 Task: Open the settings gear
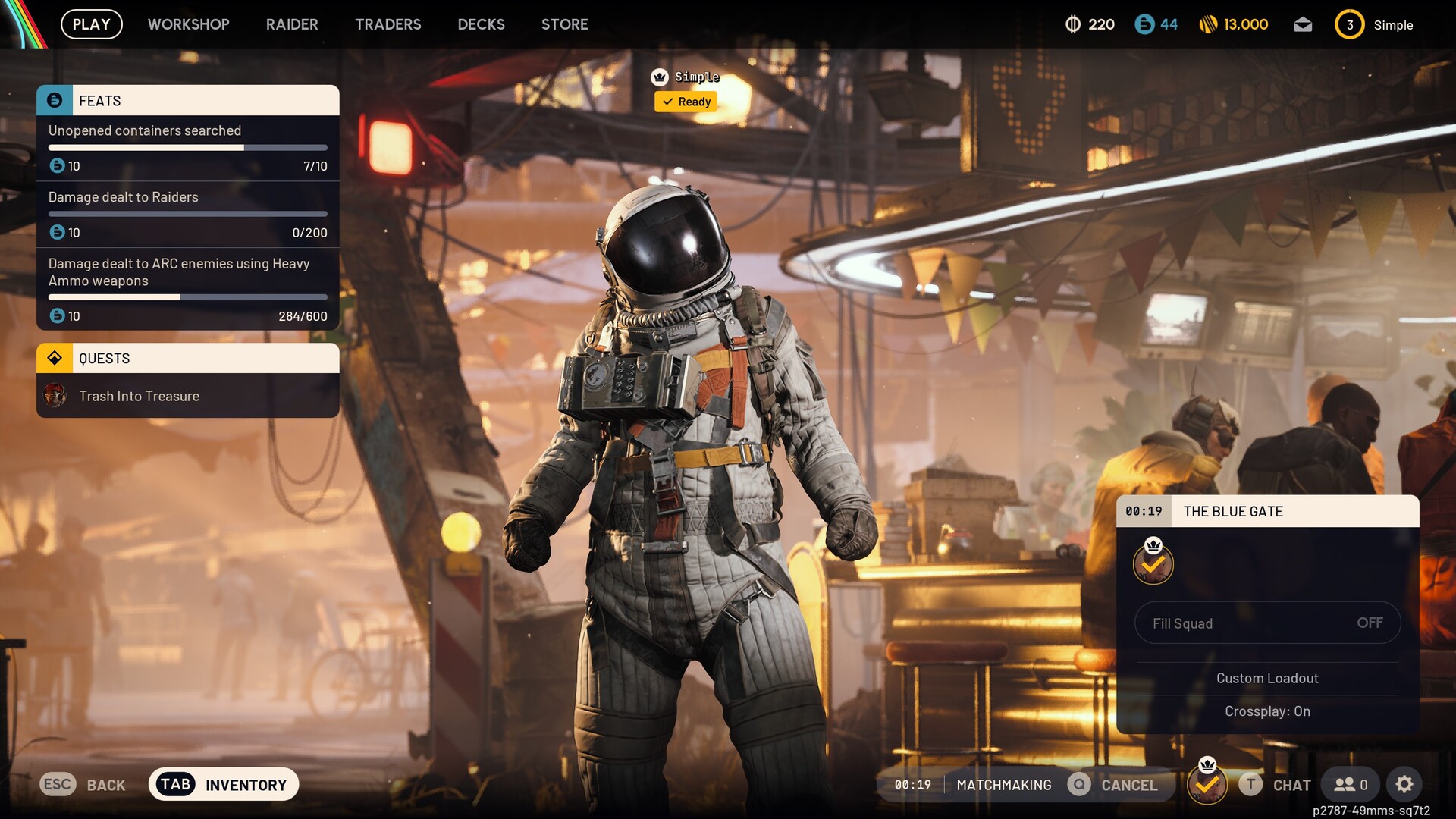(x=1404, y=785)
